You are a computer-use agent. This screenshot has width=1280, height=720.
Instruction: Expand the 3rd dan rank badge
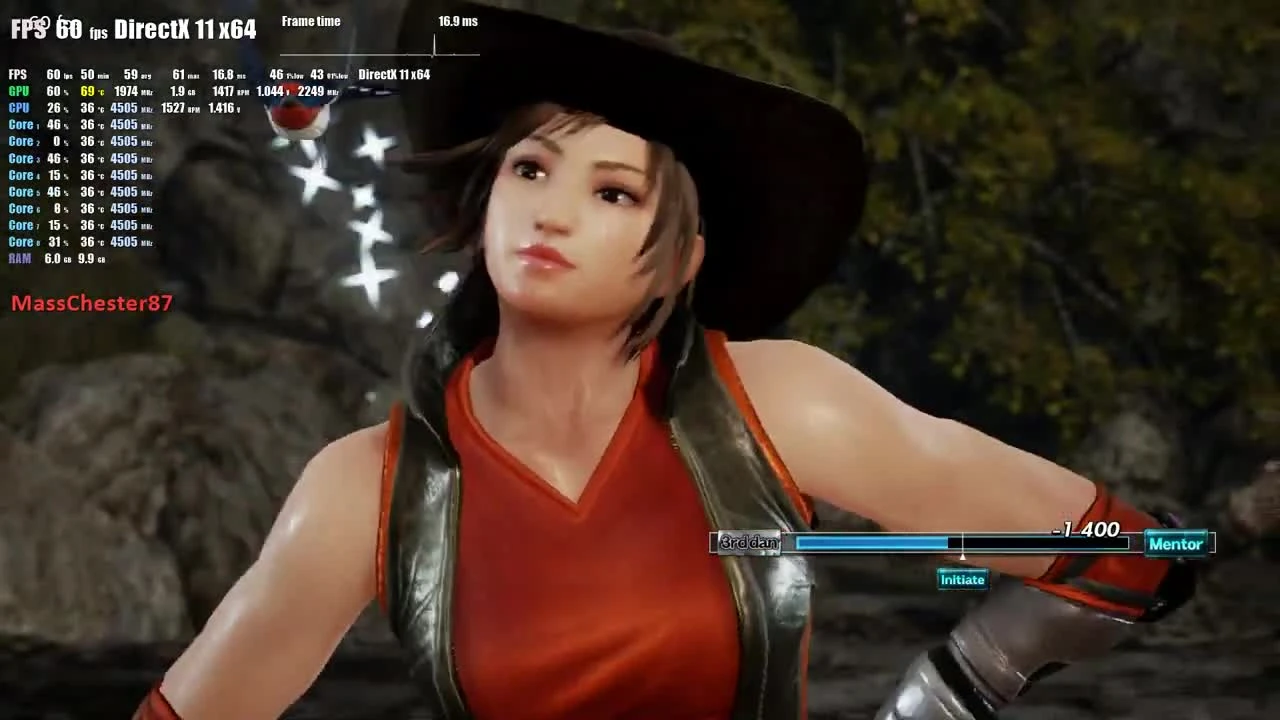click(x=748, y=543)
